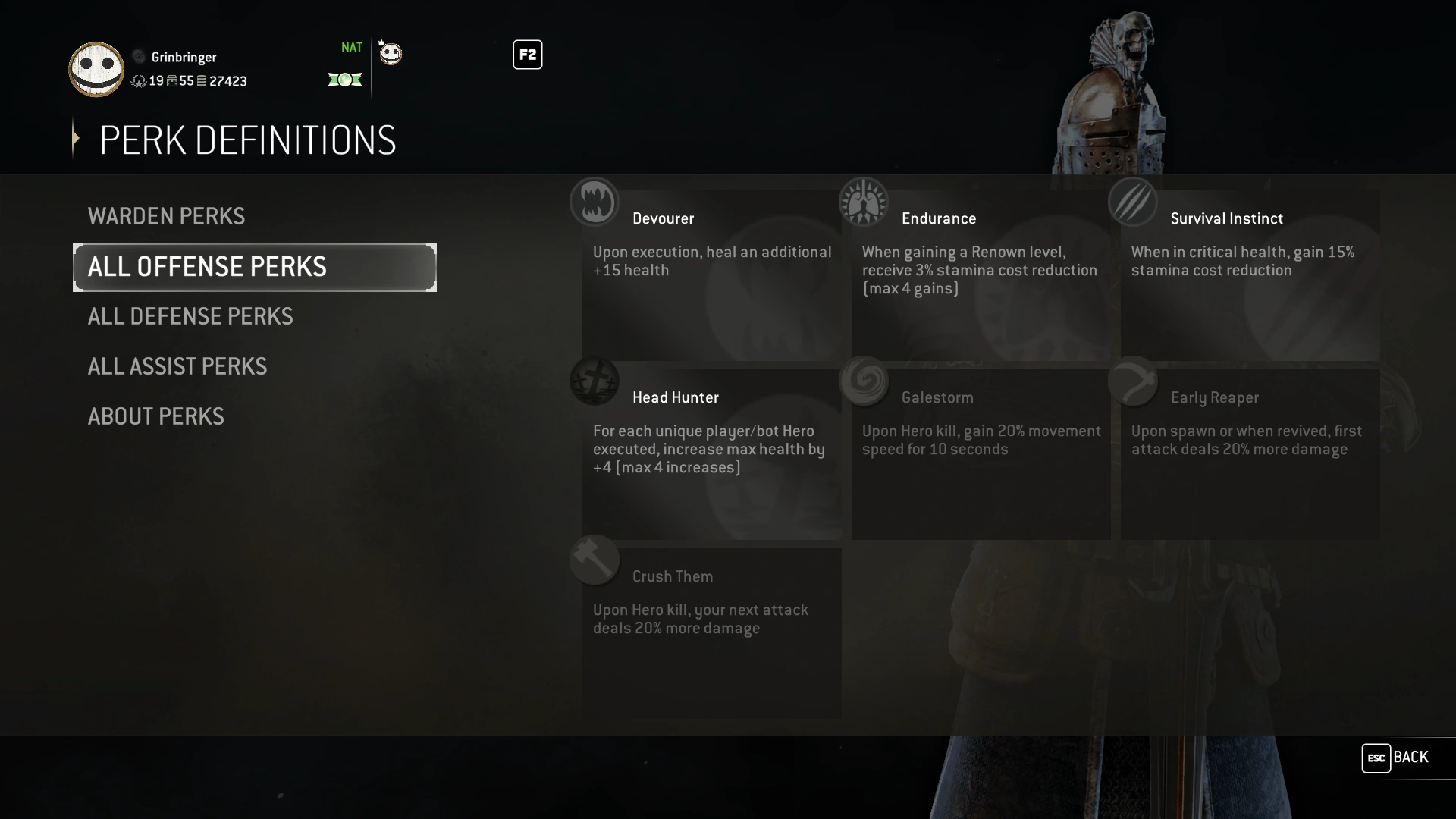The height and width of the screenshot is (819, 1456).
Task: Click the Head Hunter perk icon
Action: coord(595,381)
